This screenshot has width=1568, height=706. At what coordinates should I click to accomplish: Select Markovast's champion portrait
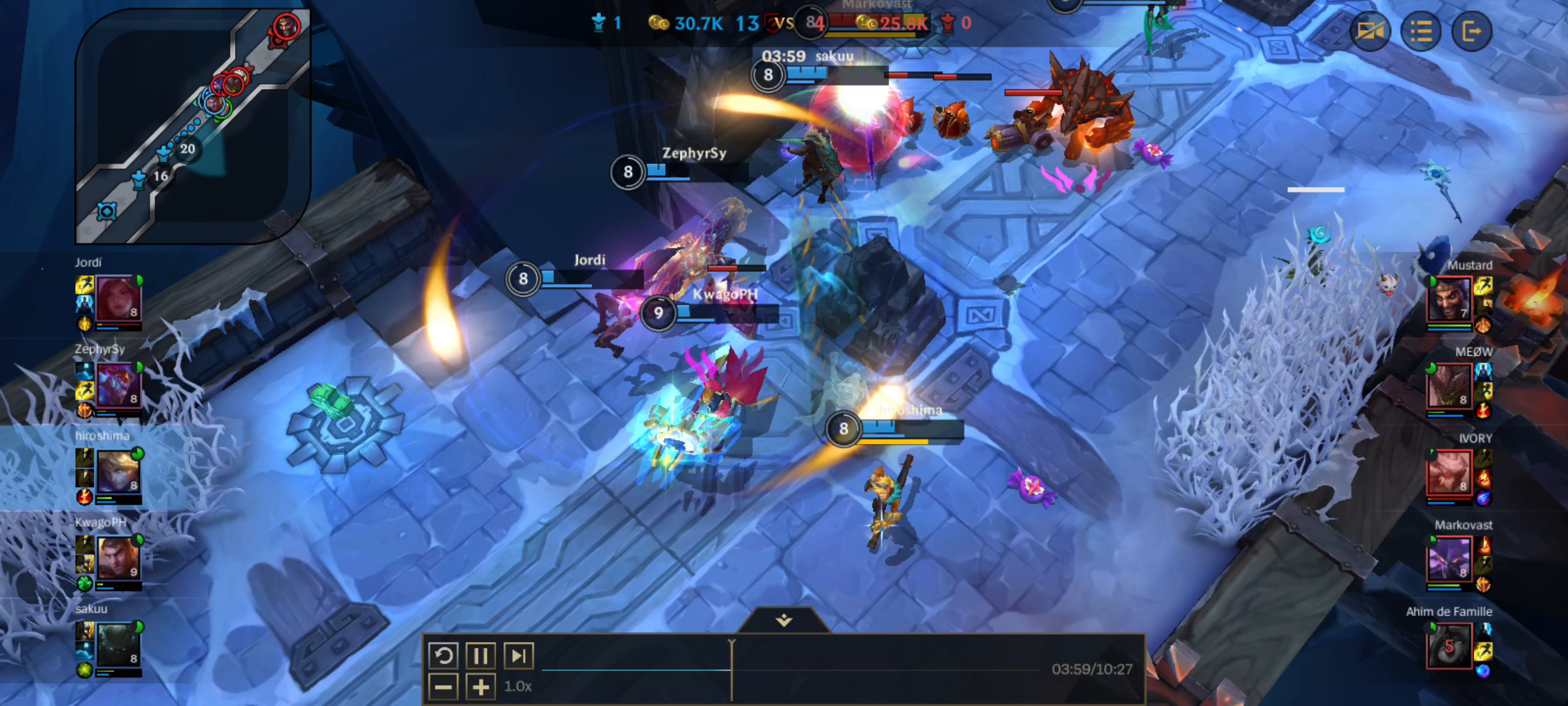[x=1450, y=559]
